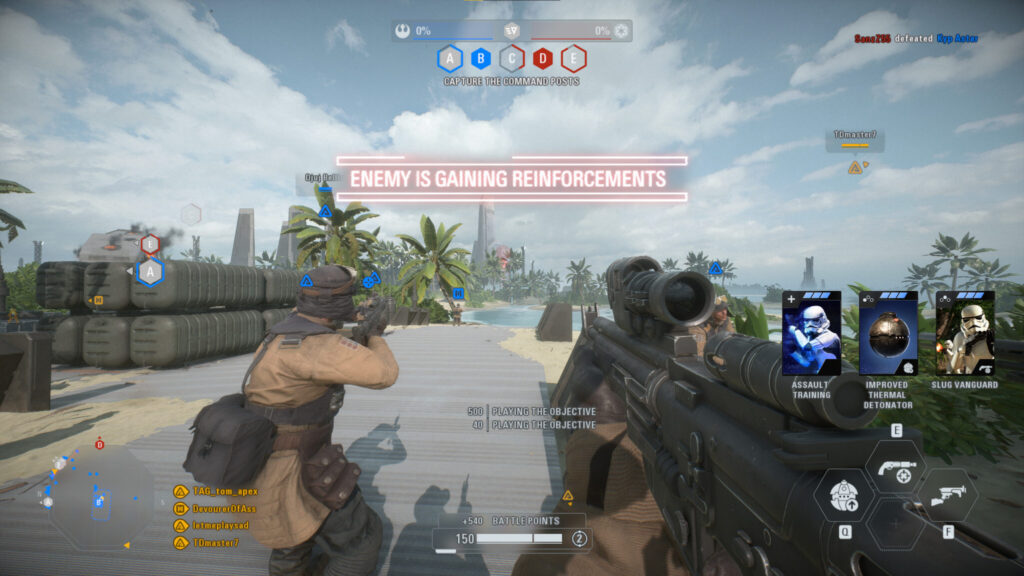Select squad member letmeplaysad

click(215, 526)
